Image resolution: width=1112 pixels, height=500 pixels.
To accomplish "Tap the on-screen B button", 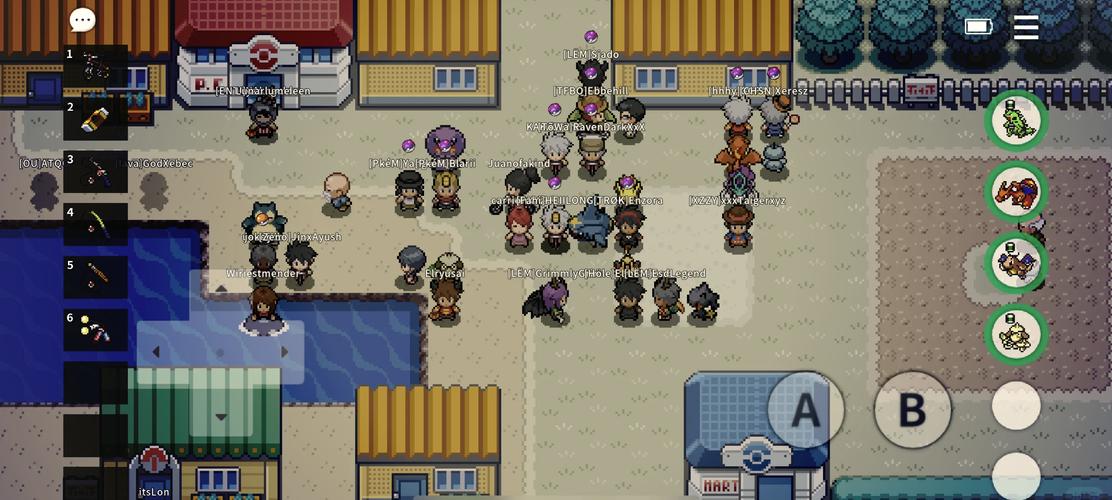I will [x=912, y=410].
